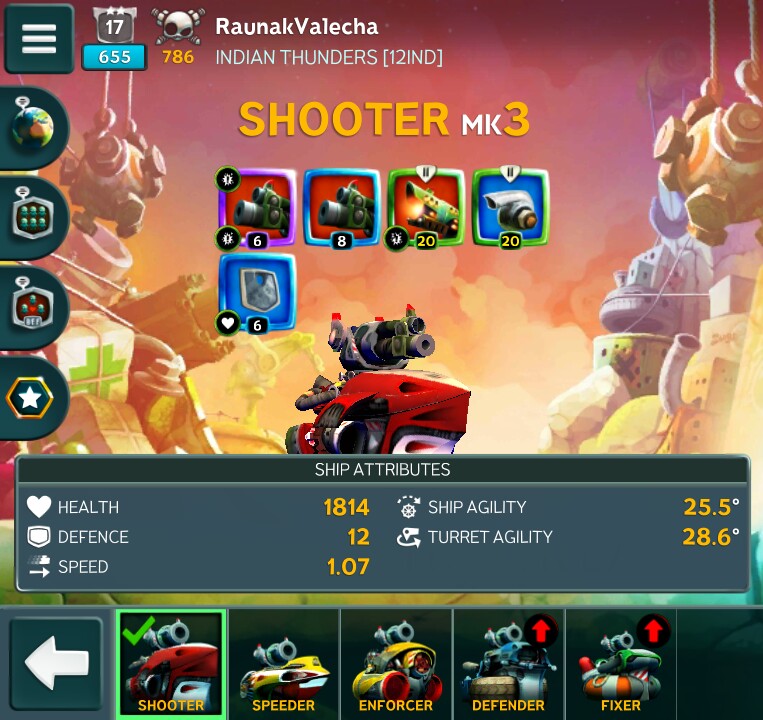The width and height of the screenshot is (763, 720).
Task: Tap the hexagon star icon
Action: (x=31, y=398)
